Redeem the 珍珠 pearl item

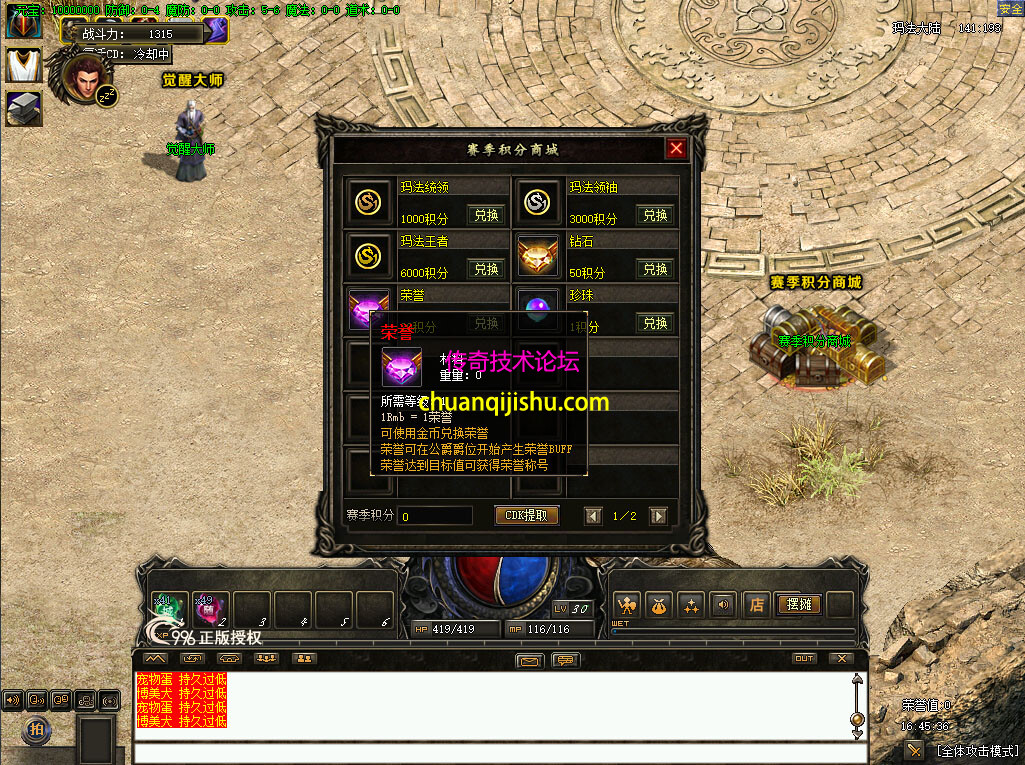[655, 323]
